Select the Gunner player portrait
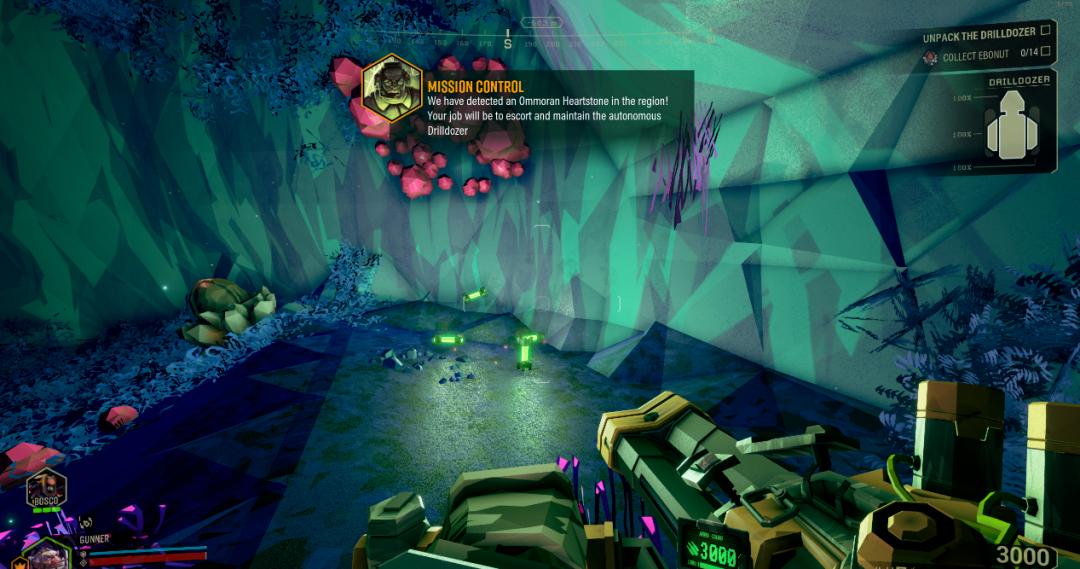 [x=45, y=555]
